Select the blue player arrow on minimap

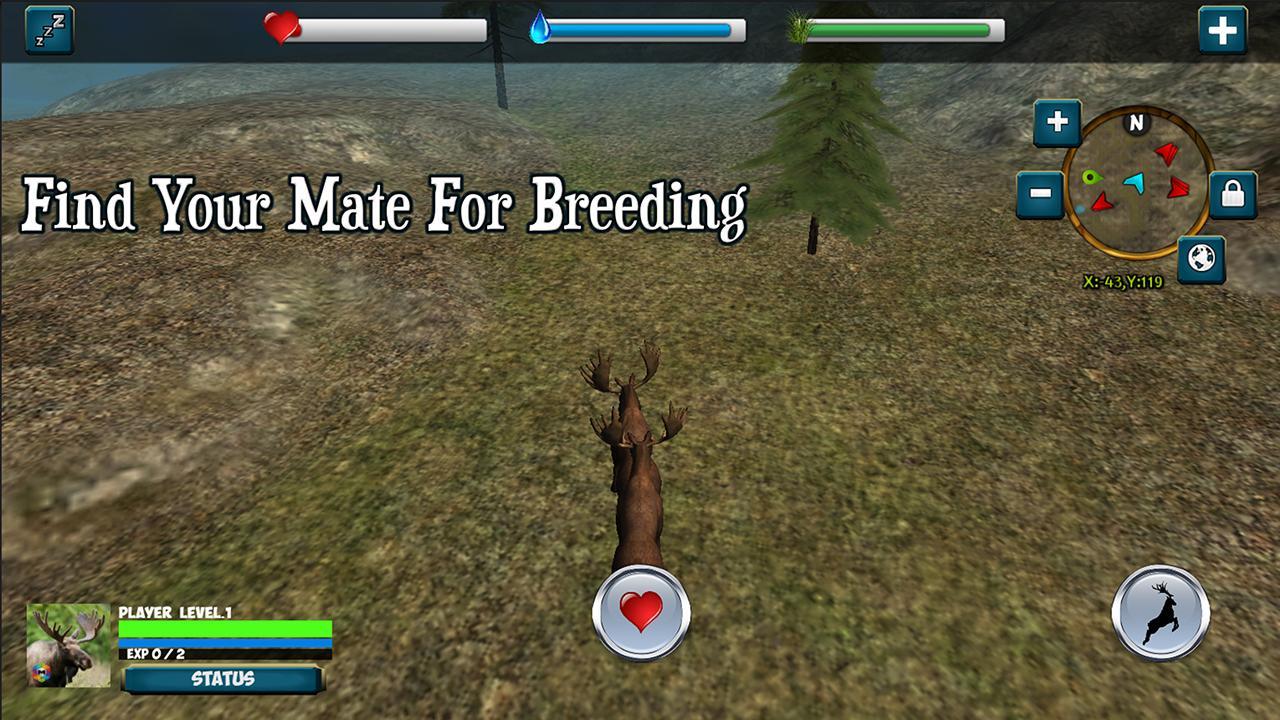[1135, 183]
